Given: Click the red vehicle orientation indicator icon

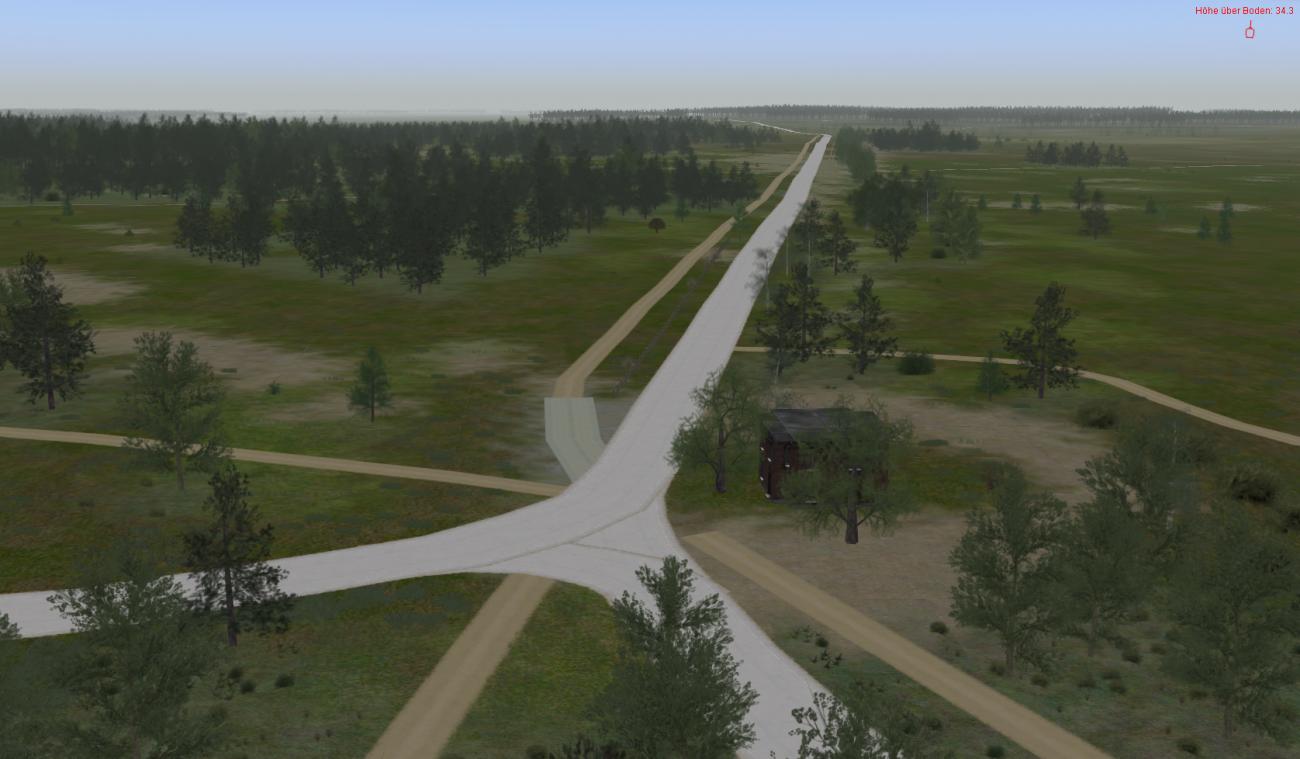Looking at the screenshot, I should tap(1249, 31).
